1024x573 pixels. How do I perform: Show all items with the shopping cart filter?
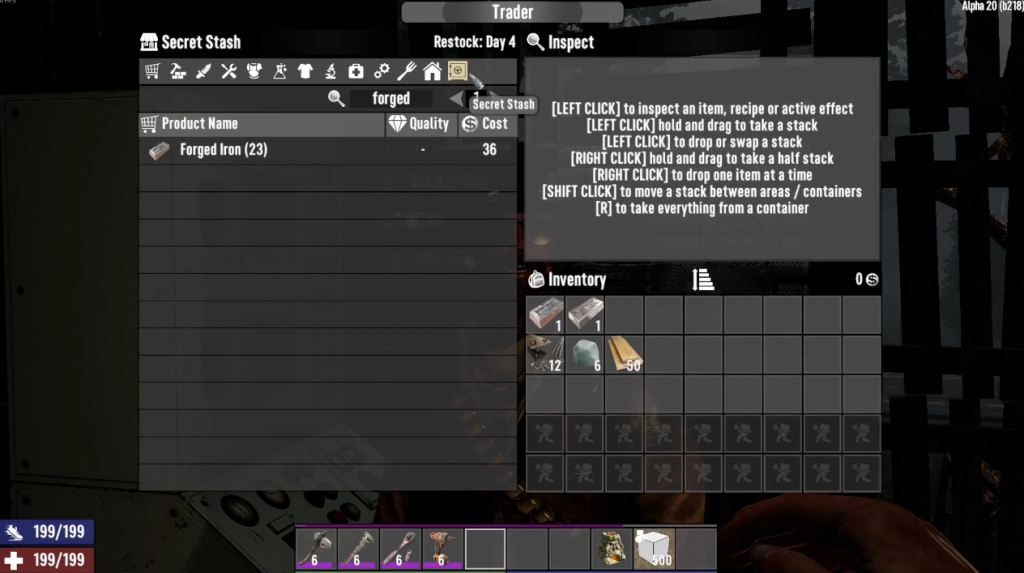pyautogui.click(x=152, y=71)
